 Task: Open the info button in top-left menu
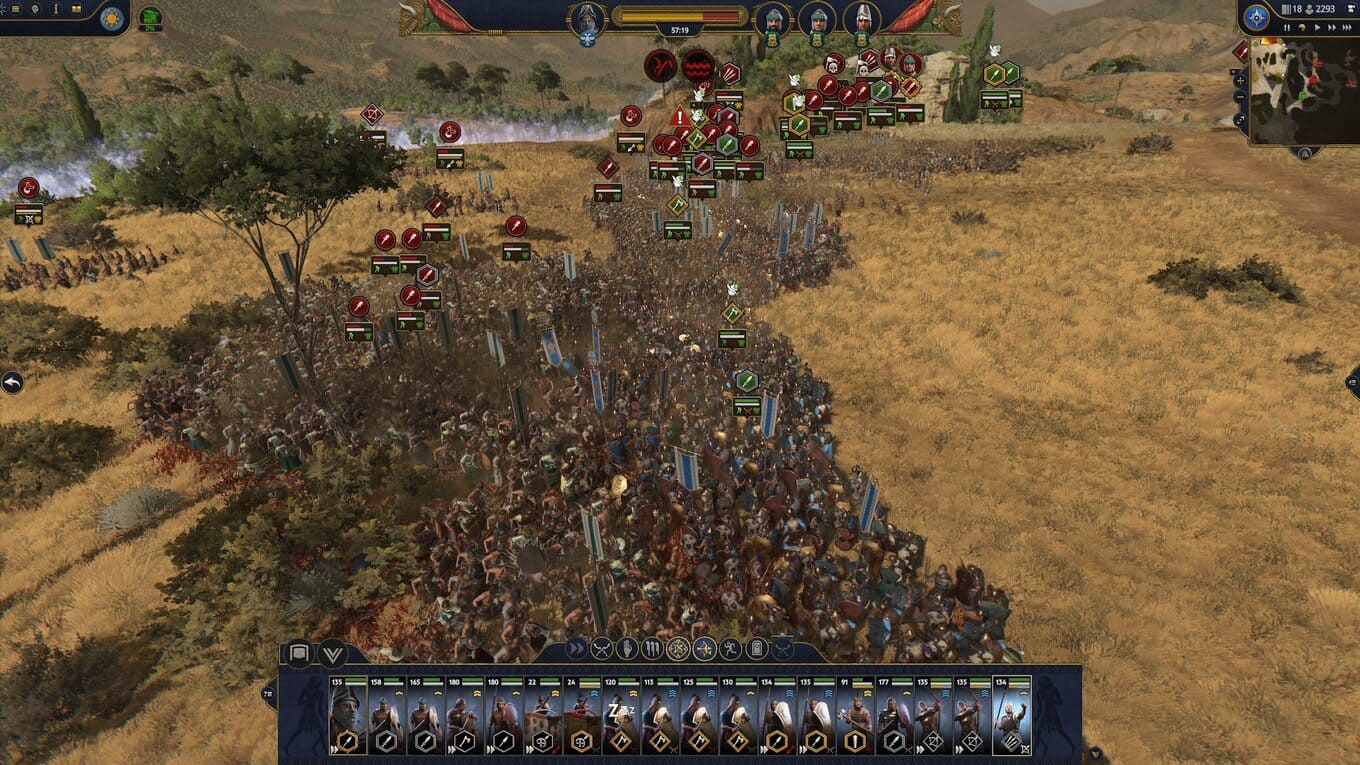[55, 9]
